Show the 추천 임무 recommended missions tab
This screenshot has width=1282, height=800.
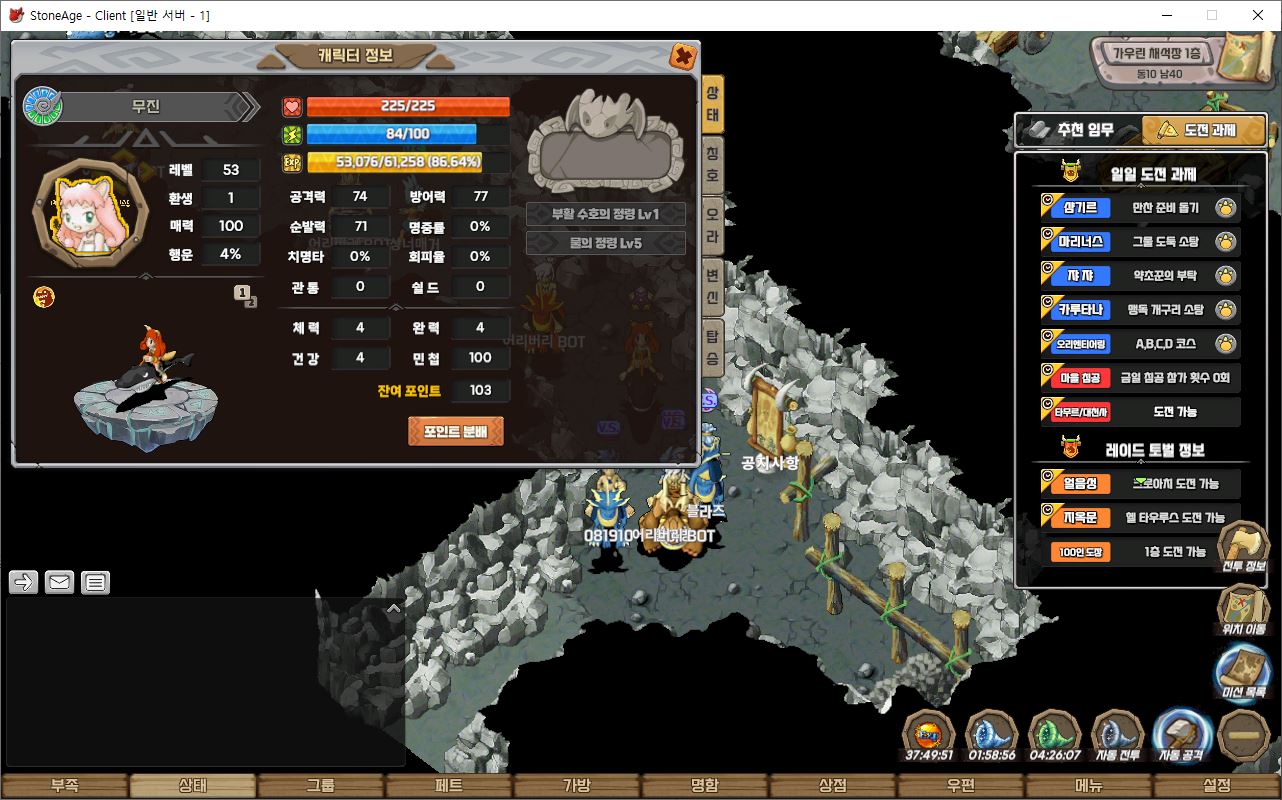click(1074, 130)
